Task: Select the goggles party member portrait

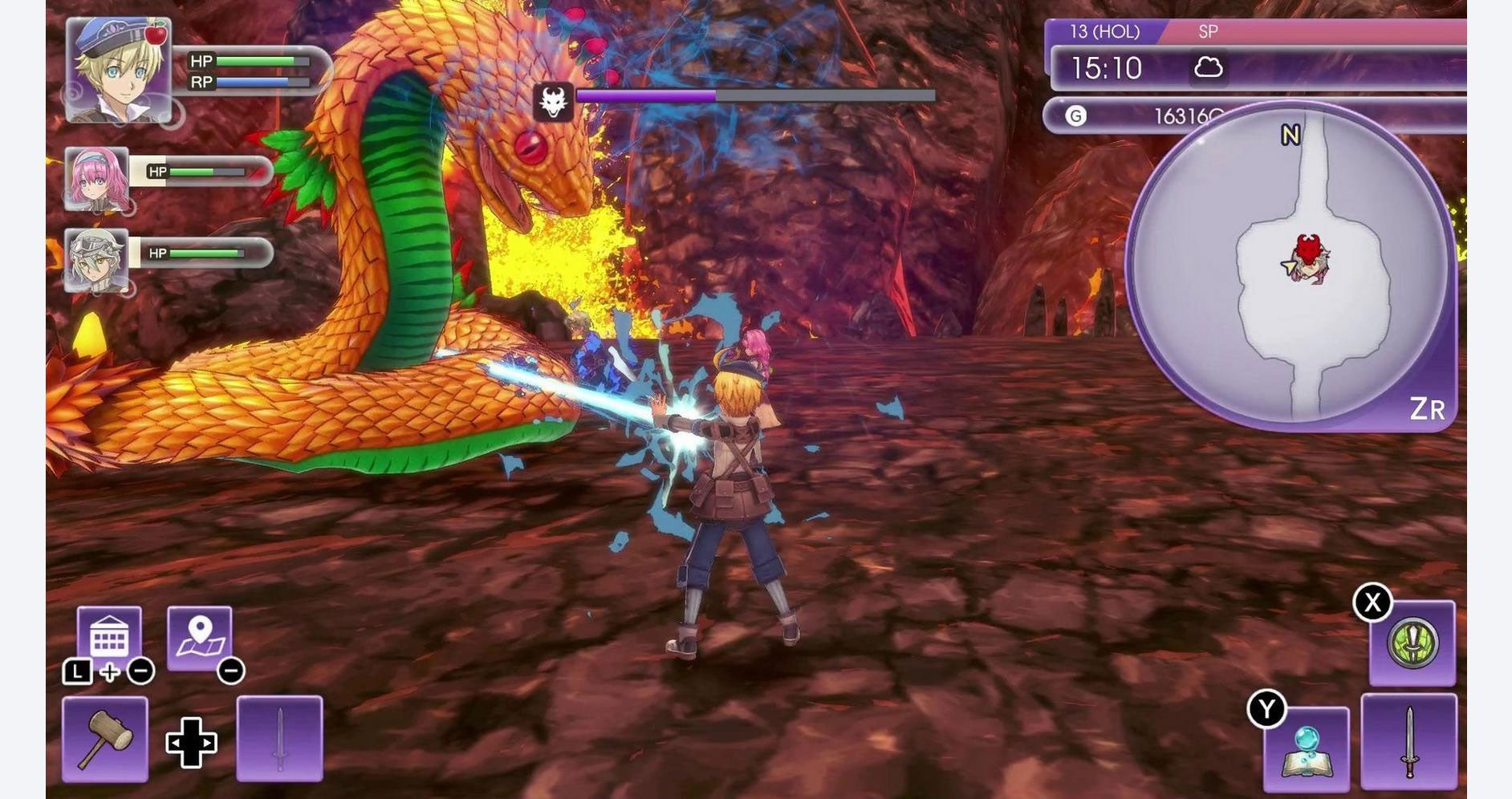Action: 96,260
